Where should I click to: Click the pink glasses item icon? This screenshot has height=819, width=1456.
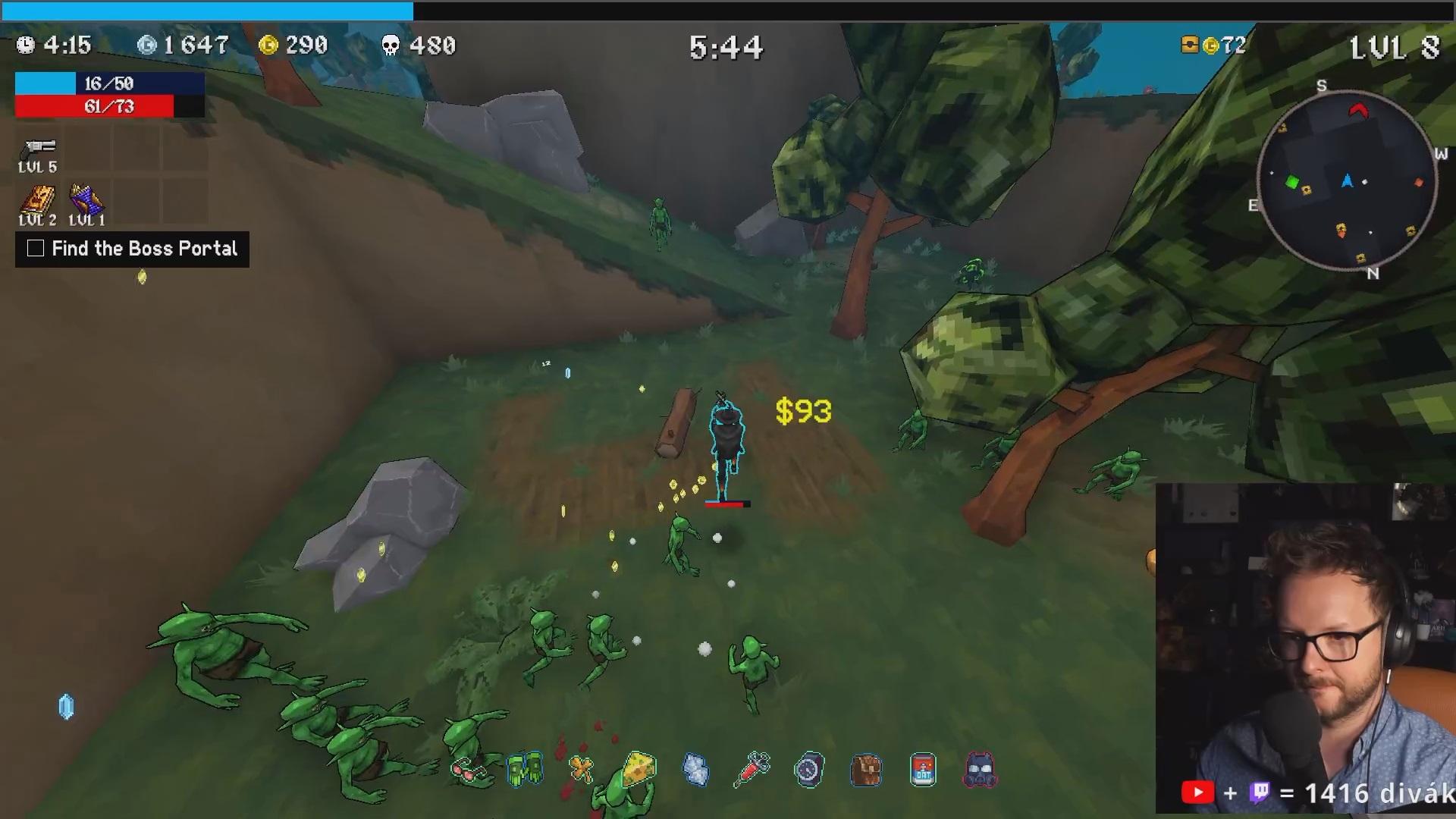(468, 771)
